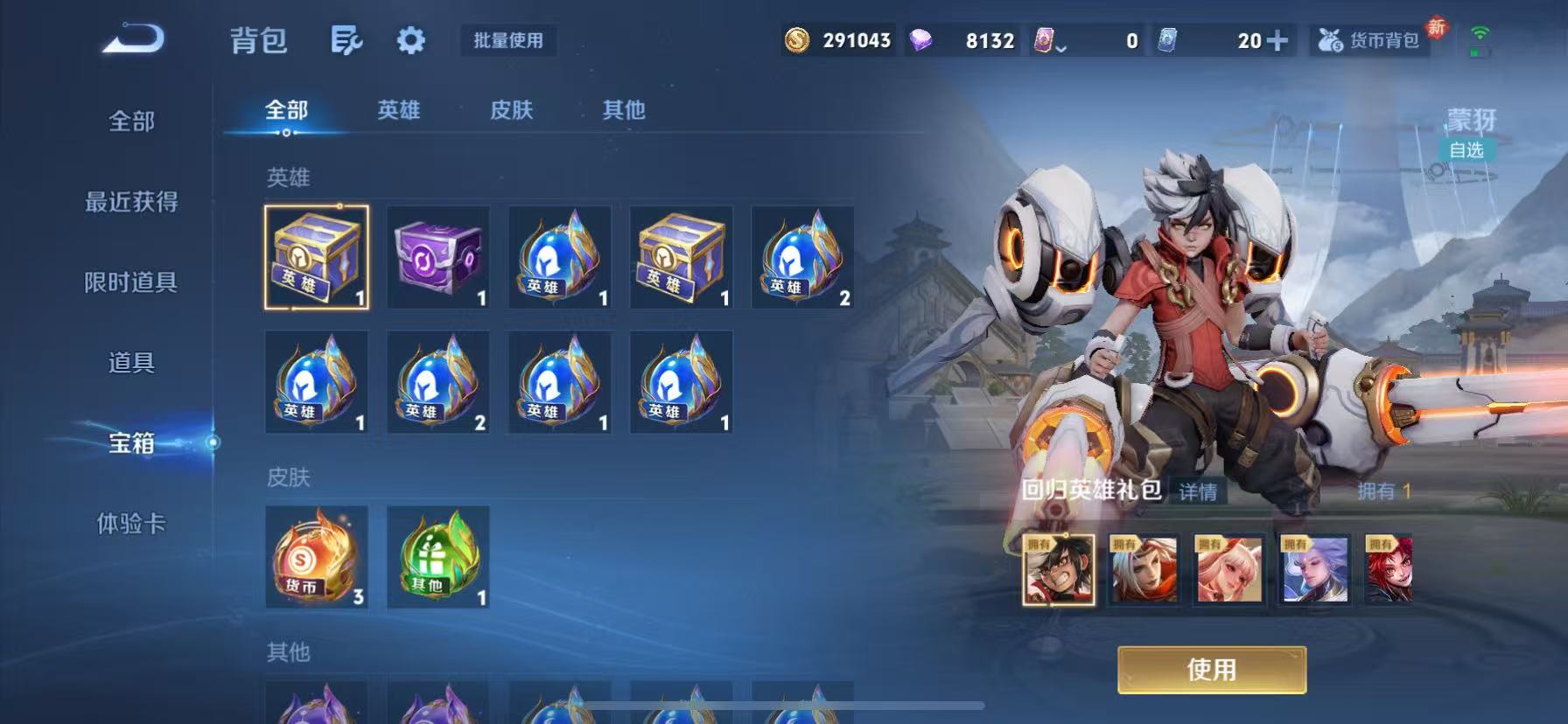Image resolution: width=1568 pixels, height=724 pixels.
Task: Click the edit/sort icon next to 背包 title
Action: point(346,40)
